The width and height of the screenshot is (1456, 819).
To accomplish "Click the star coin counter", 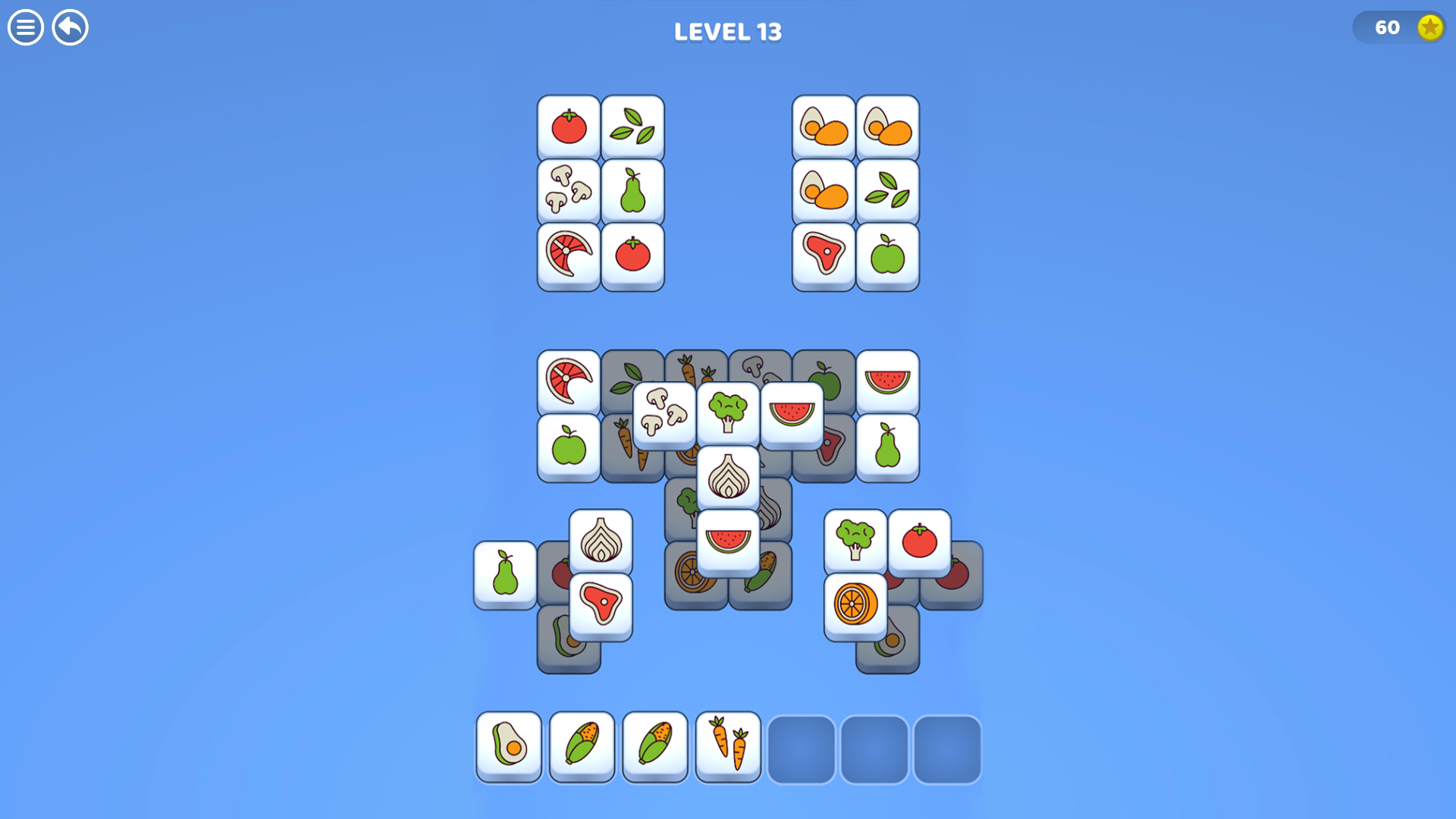I will 1400,28.
